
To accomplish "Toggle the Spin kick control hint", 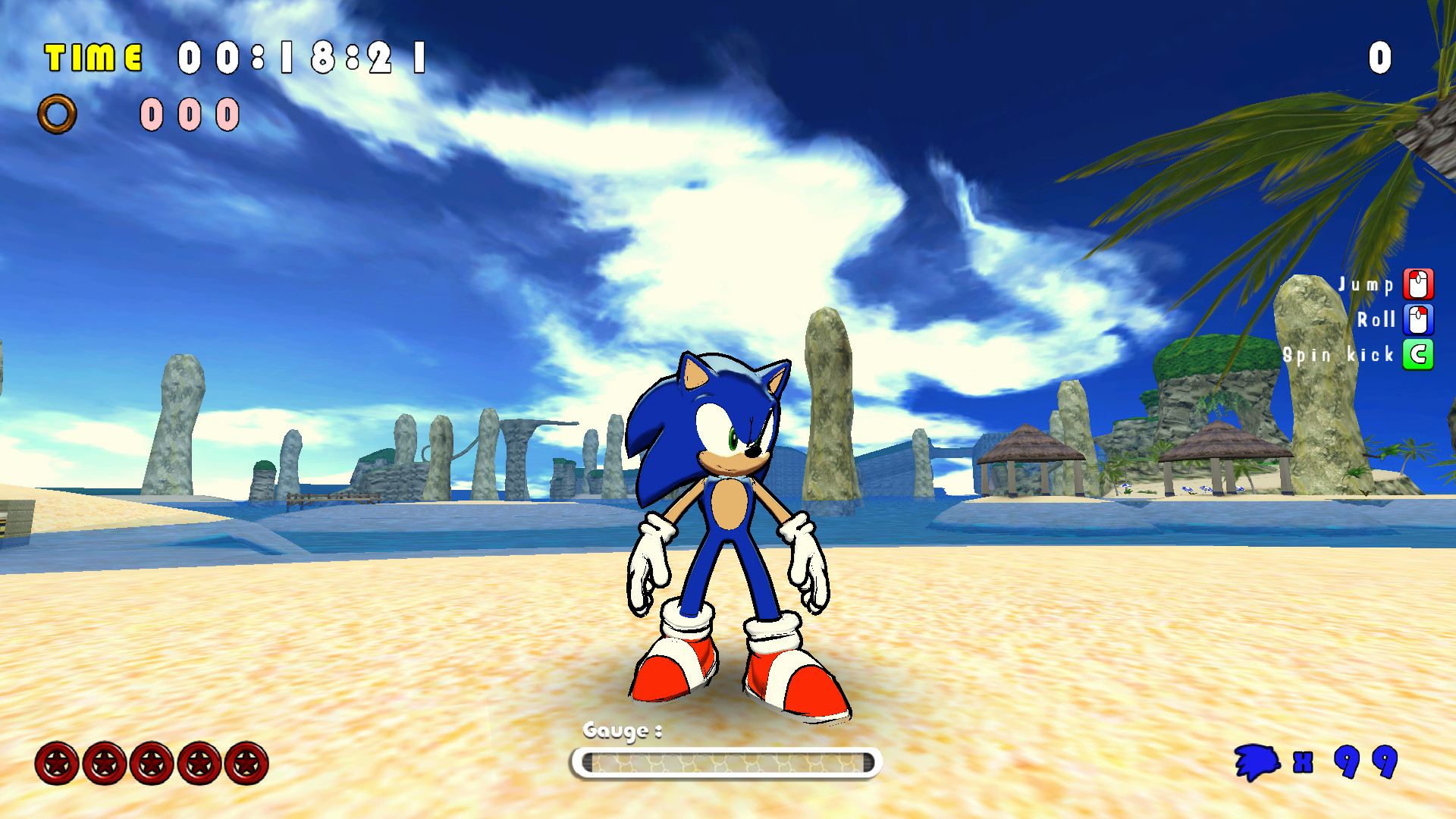I will click(x=1339, y=354).
